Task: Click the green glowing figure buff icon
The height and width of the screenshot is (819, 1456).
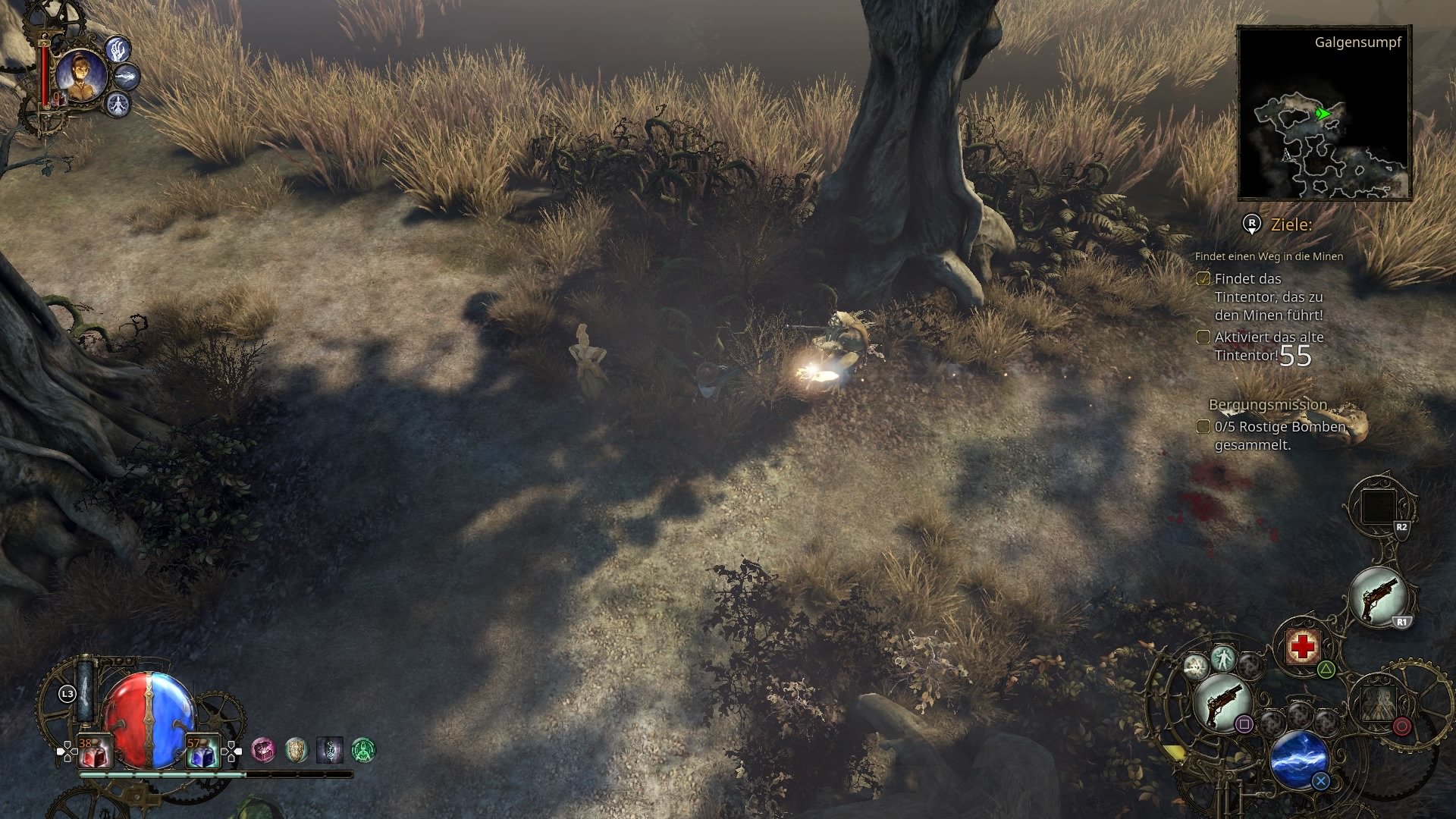Action: (x=364, y=751)
